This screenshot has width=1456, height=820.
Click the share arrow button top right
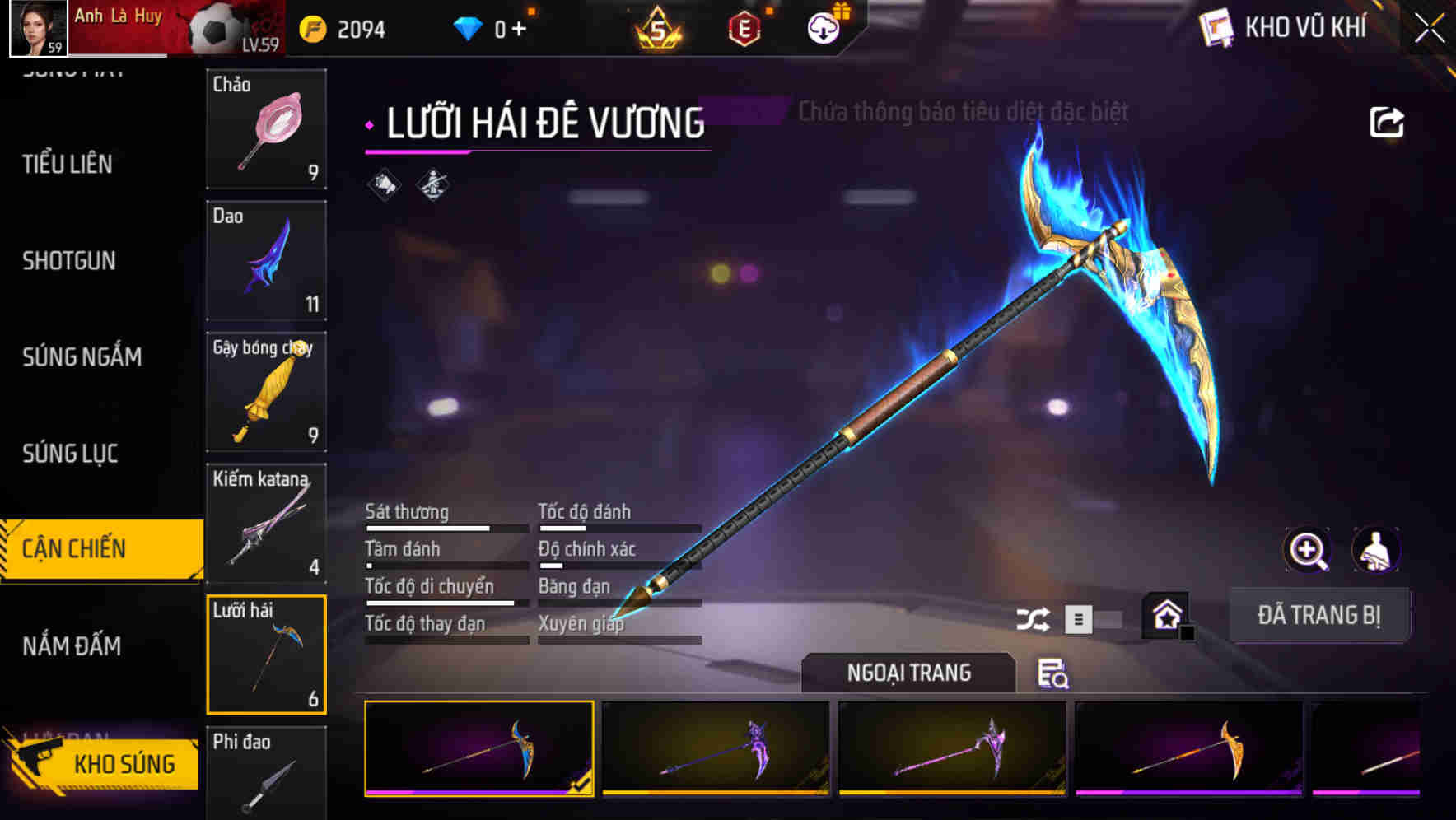coord(1388,121)
